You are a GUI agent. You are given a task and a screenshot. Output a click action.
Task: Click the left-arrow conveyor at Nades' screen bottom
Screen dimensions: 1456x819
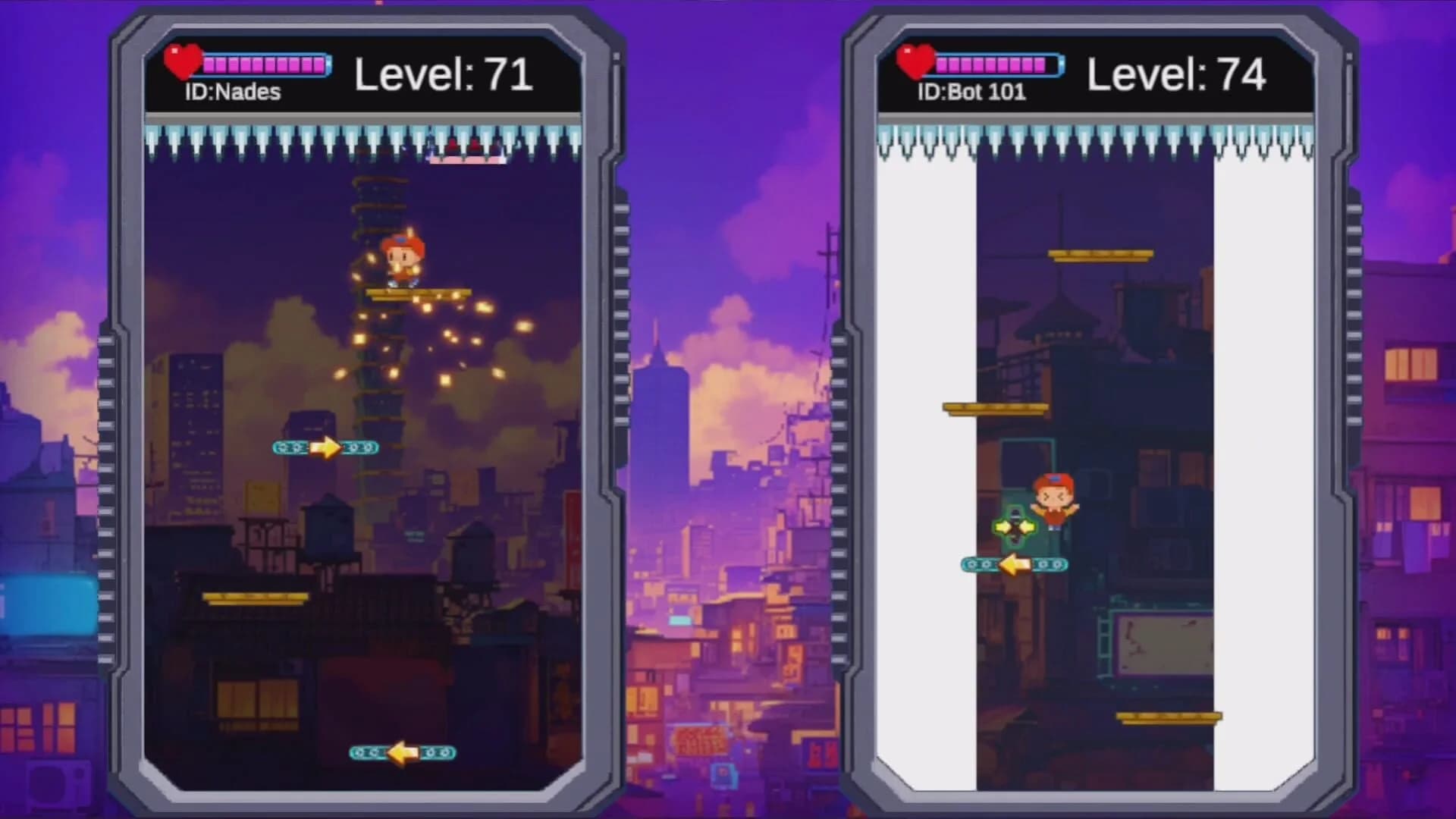point(402,755)
